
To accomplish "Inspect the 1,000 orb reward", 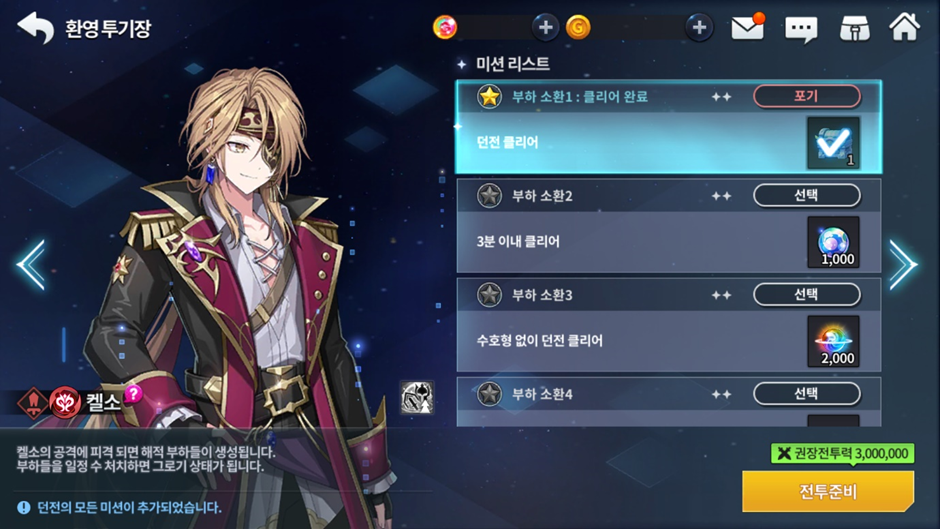I will (832, 243).
